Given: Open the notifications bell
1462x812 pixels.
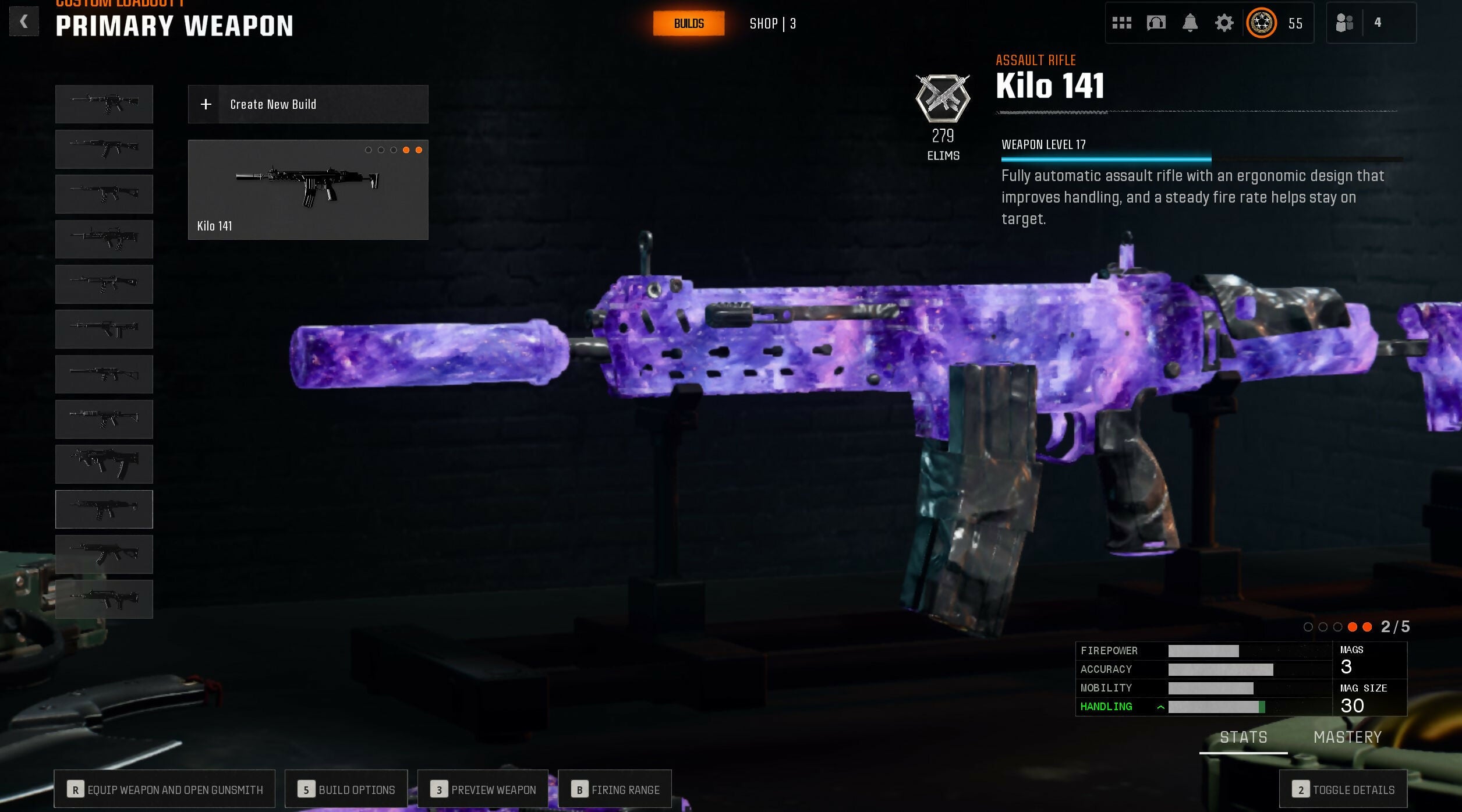Looking at the screenshot, I should tap(1190, 23).
